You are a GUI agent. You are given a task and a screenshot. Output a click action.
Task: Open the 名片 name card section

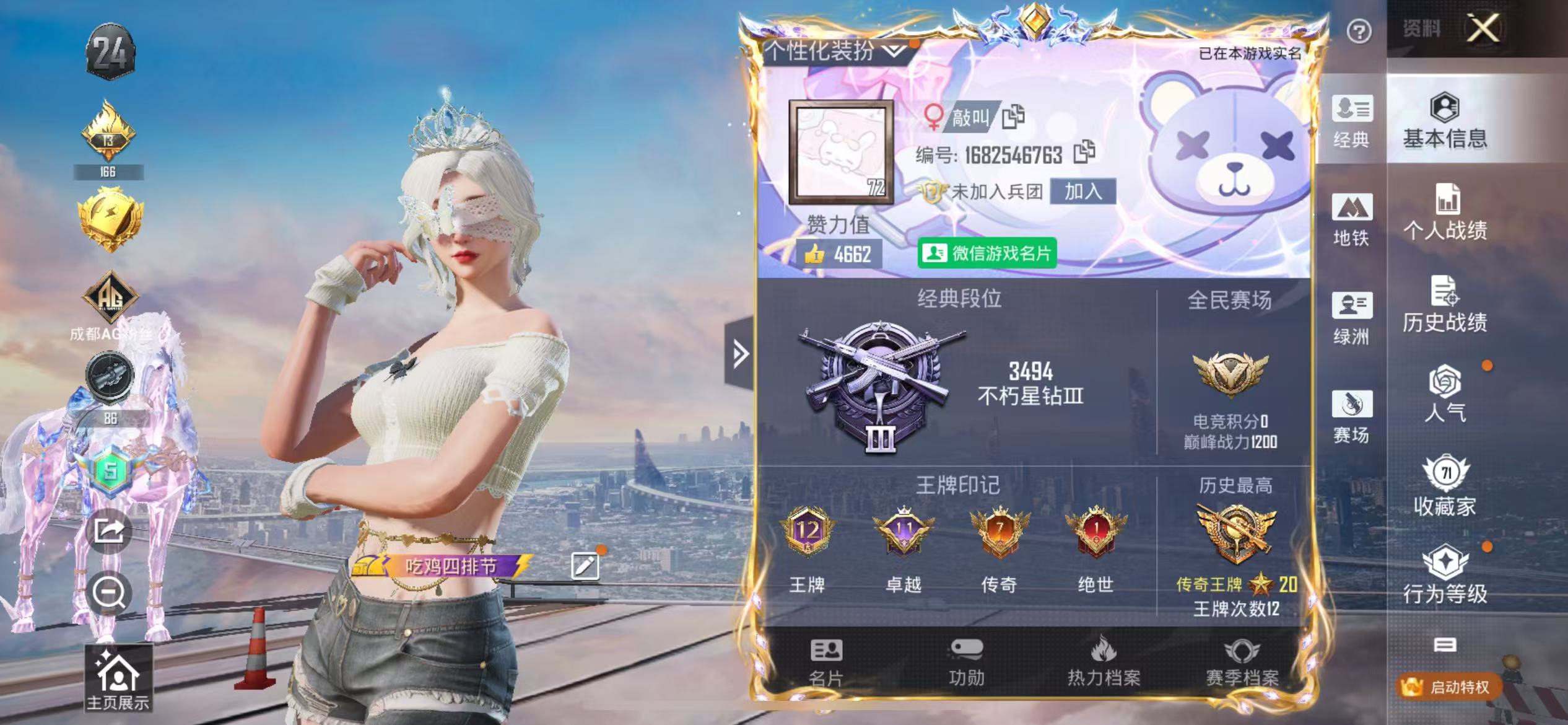pyautogui.click(x=826, y=663)
